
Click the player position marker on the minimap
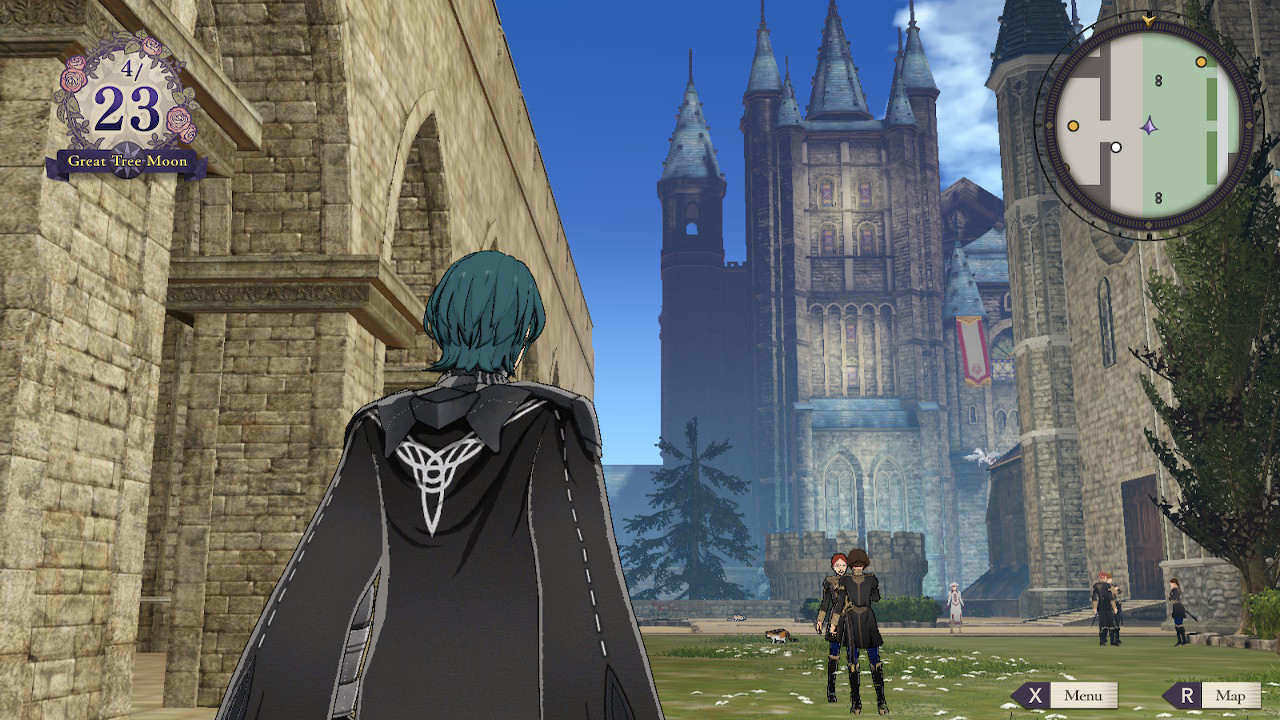tap(1150, 126)
